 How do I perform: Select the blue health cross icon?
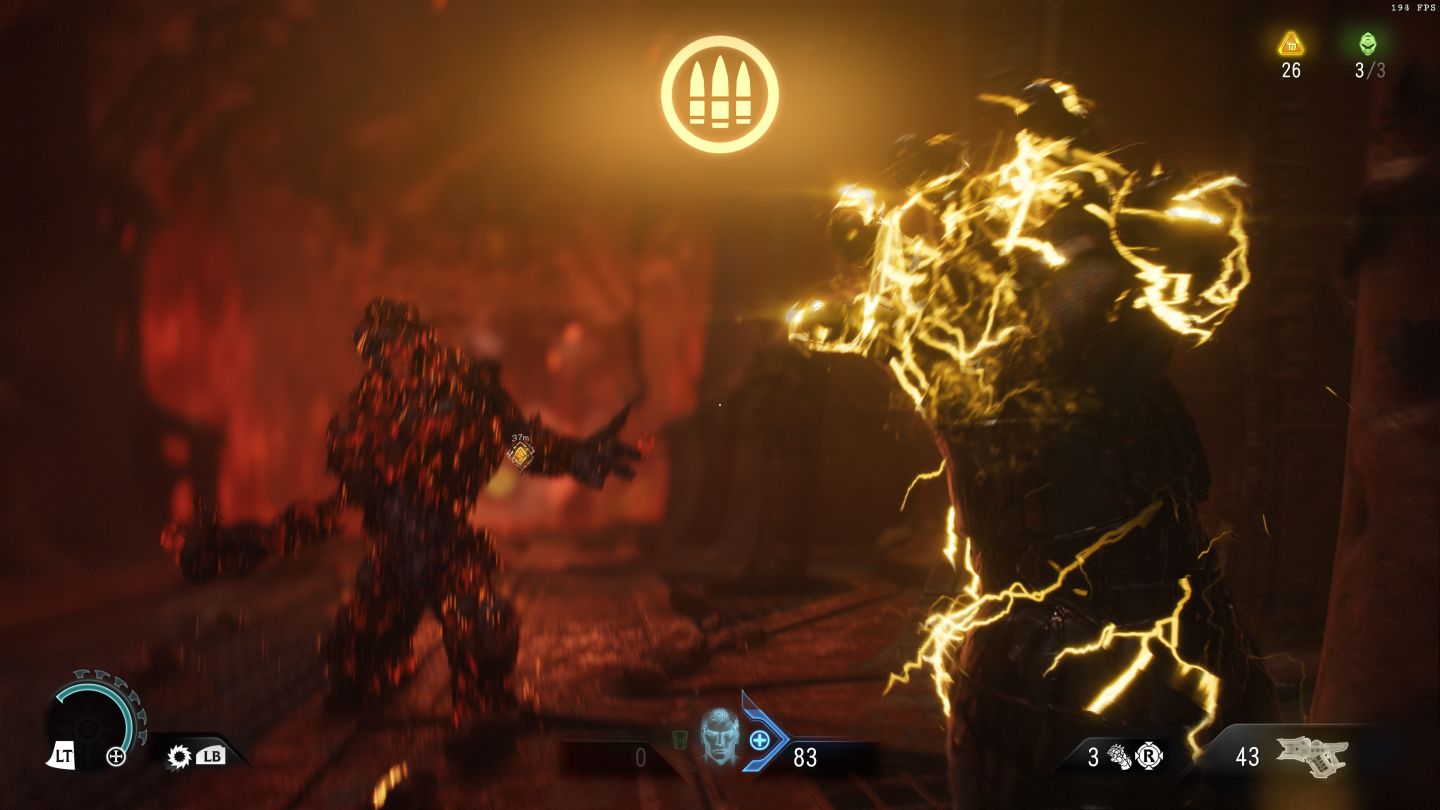759,740
